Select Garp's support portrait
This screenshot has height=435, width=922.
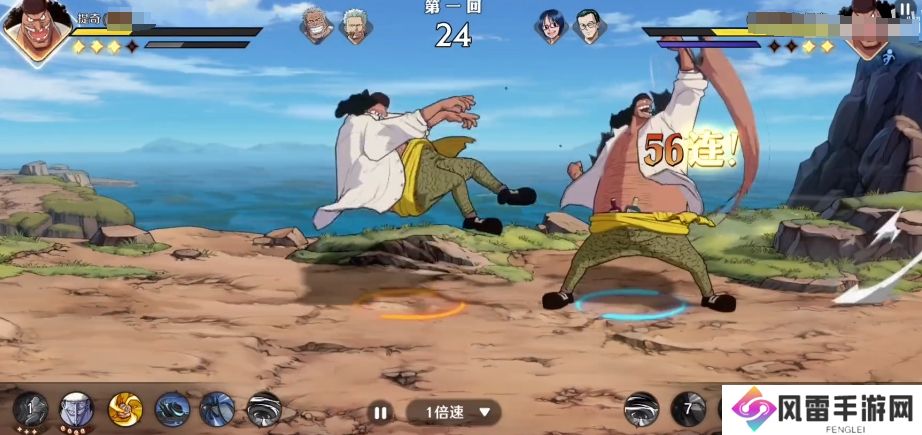tap(317, 27)
